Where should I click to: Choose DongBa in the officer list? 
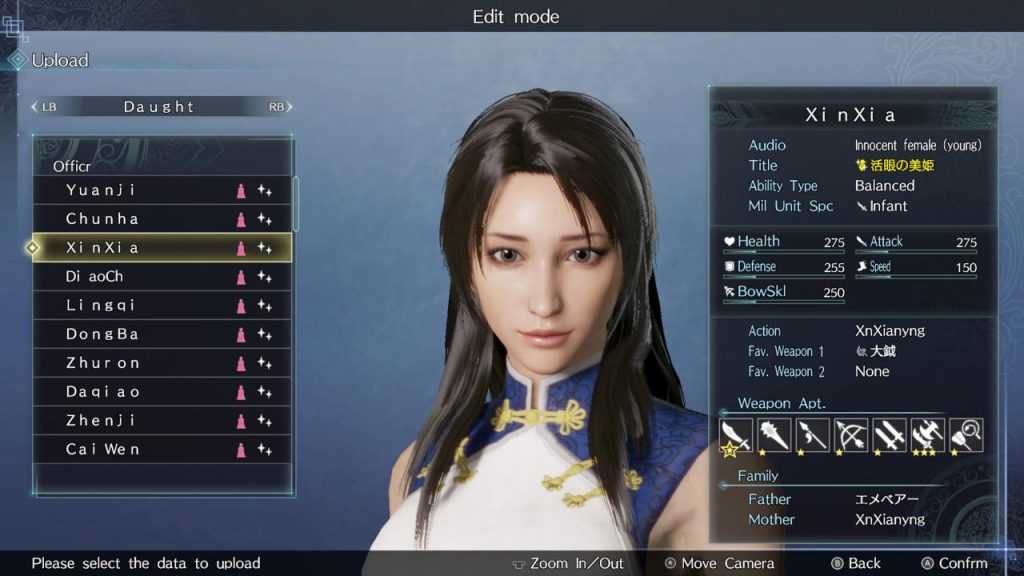click(x=160, y=334)
